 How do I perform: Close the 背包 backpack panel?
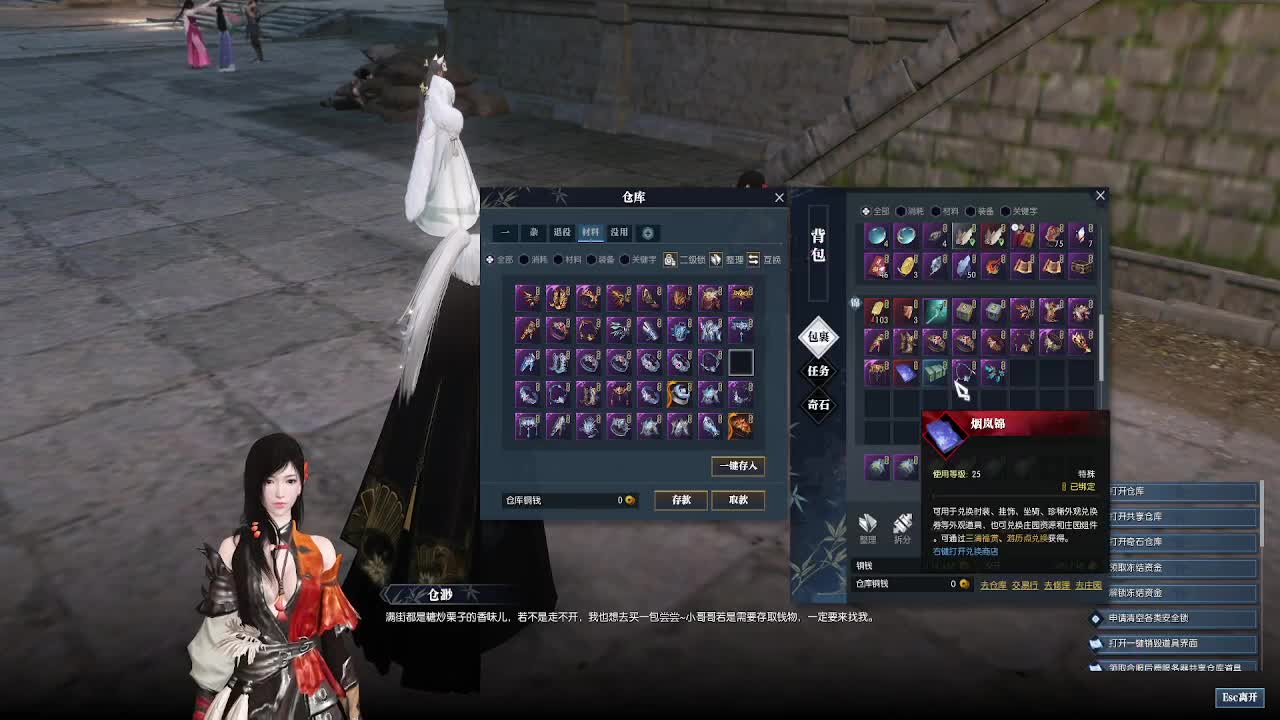pyautogui.click(x=1100, y=196)
